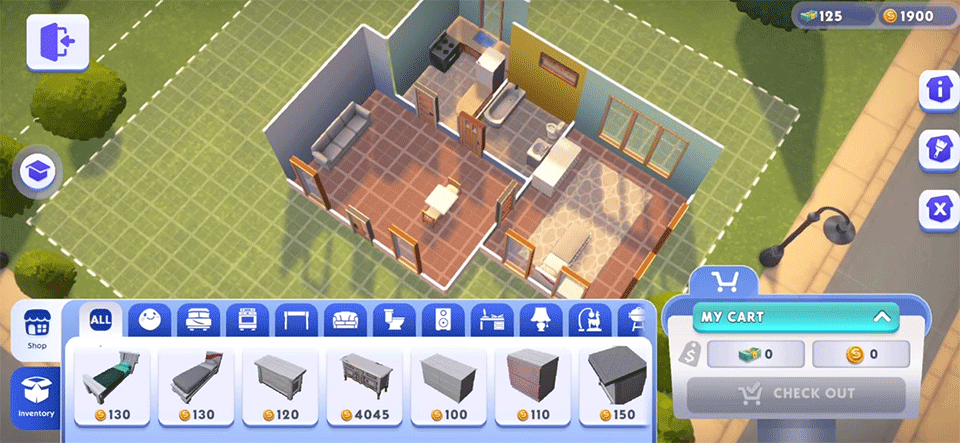Collapse the My Cart panel
Image resolution: width=960 pixels, height=443 pixels.
tap(881, 317)
